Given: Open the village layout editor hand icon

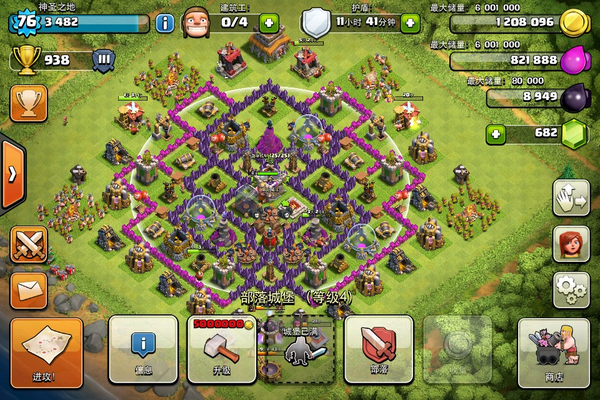Looking at the screenshot, I should 570,197.
